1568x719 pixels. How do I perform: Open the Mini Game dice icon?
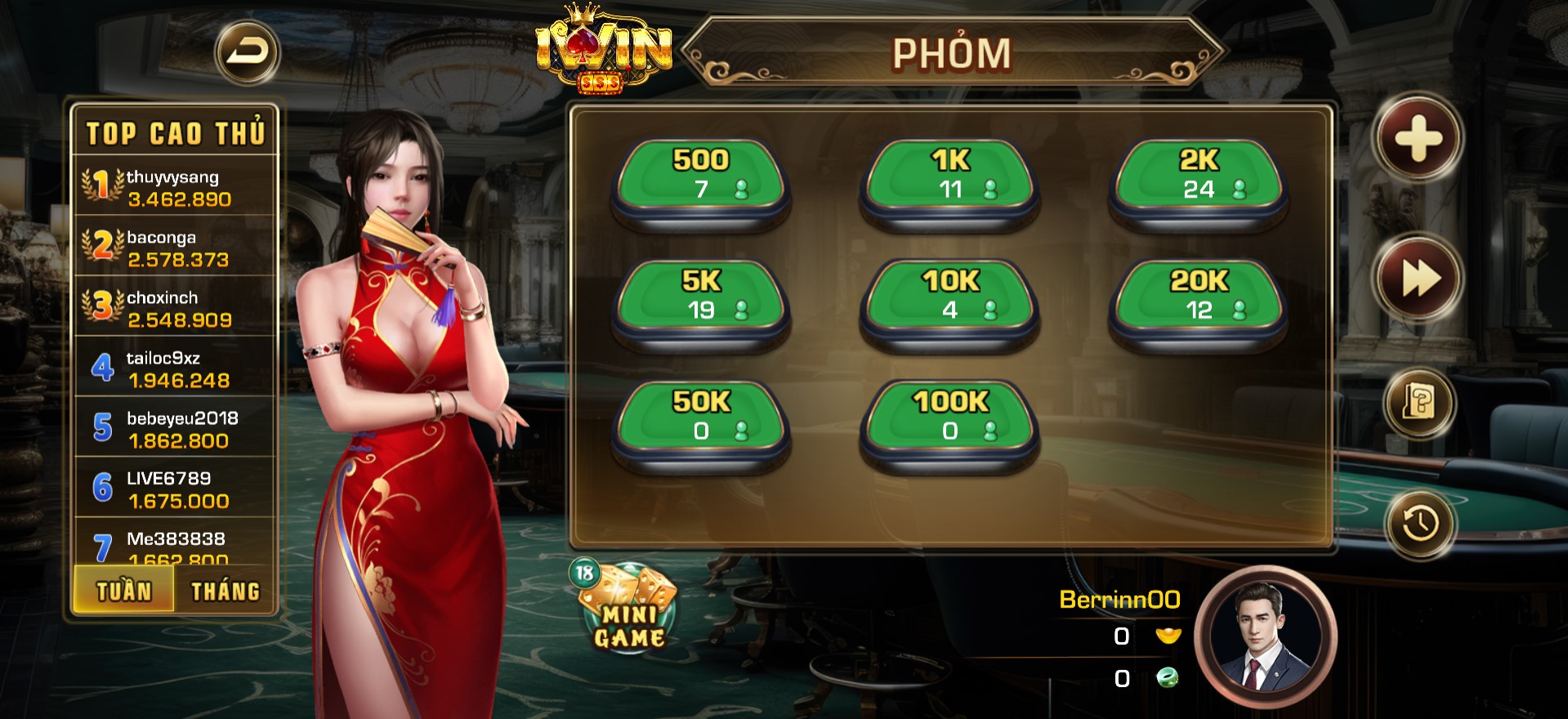(628, 609)
